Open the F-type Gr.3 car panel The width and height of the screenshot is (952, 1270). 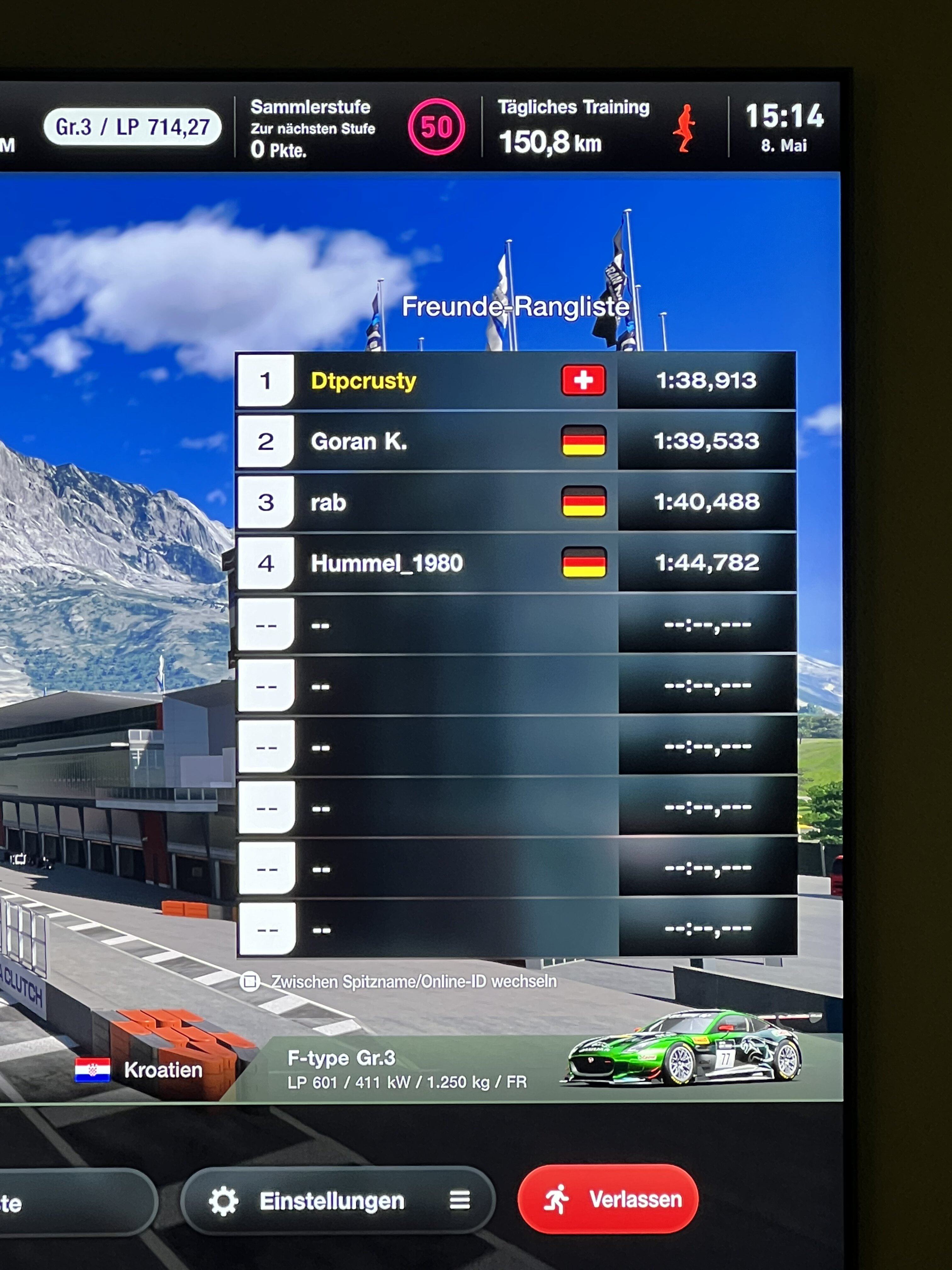click(539, 1069)
